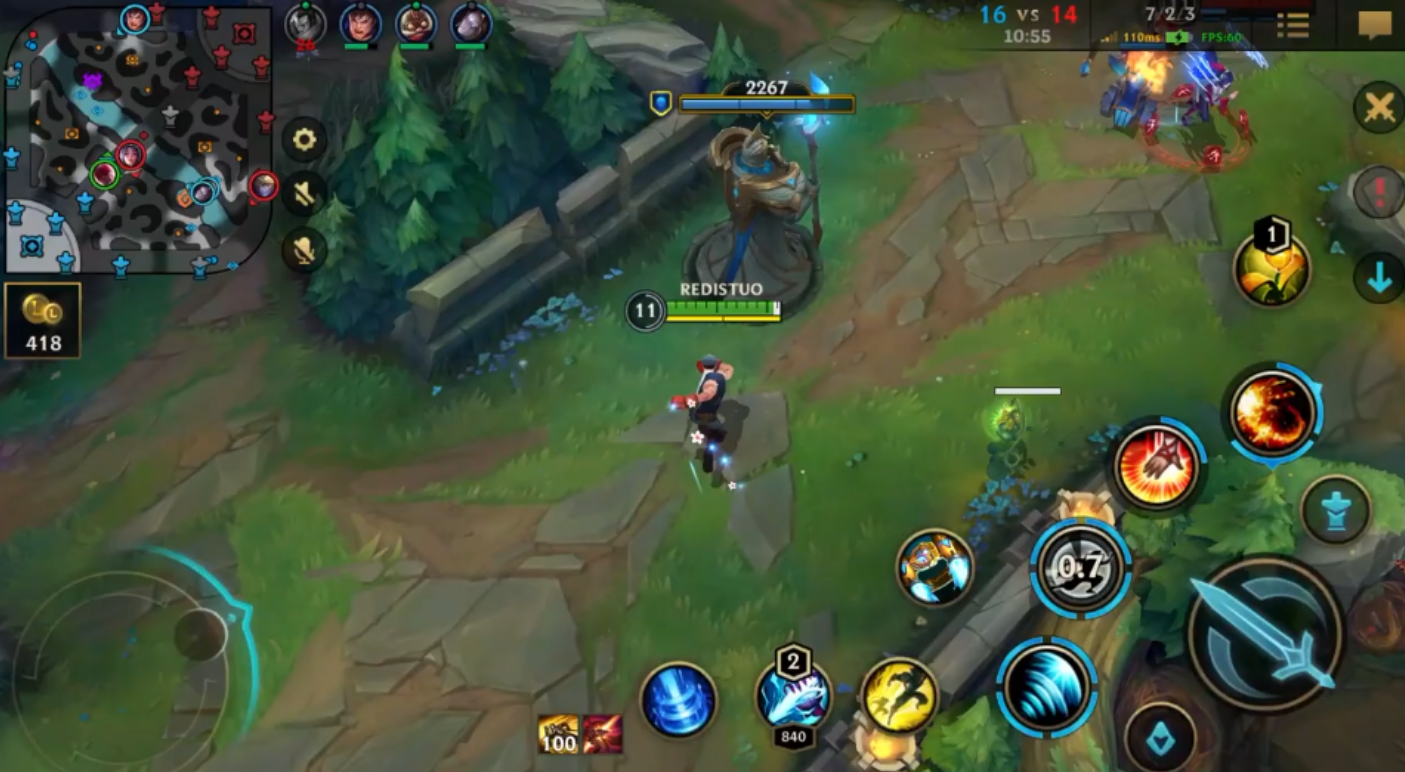Open settings with the gear button
The image size is (1405, 772).
[x=304, y=140]
